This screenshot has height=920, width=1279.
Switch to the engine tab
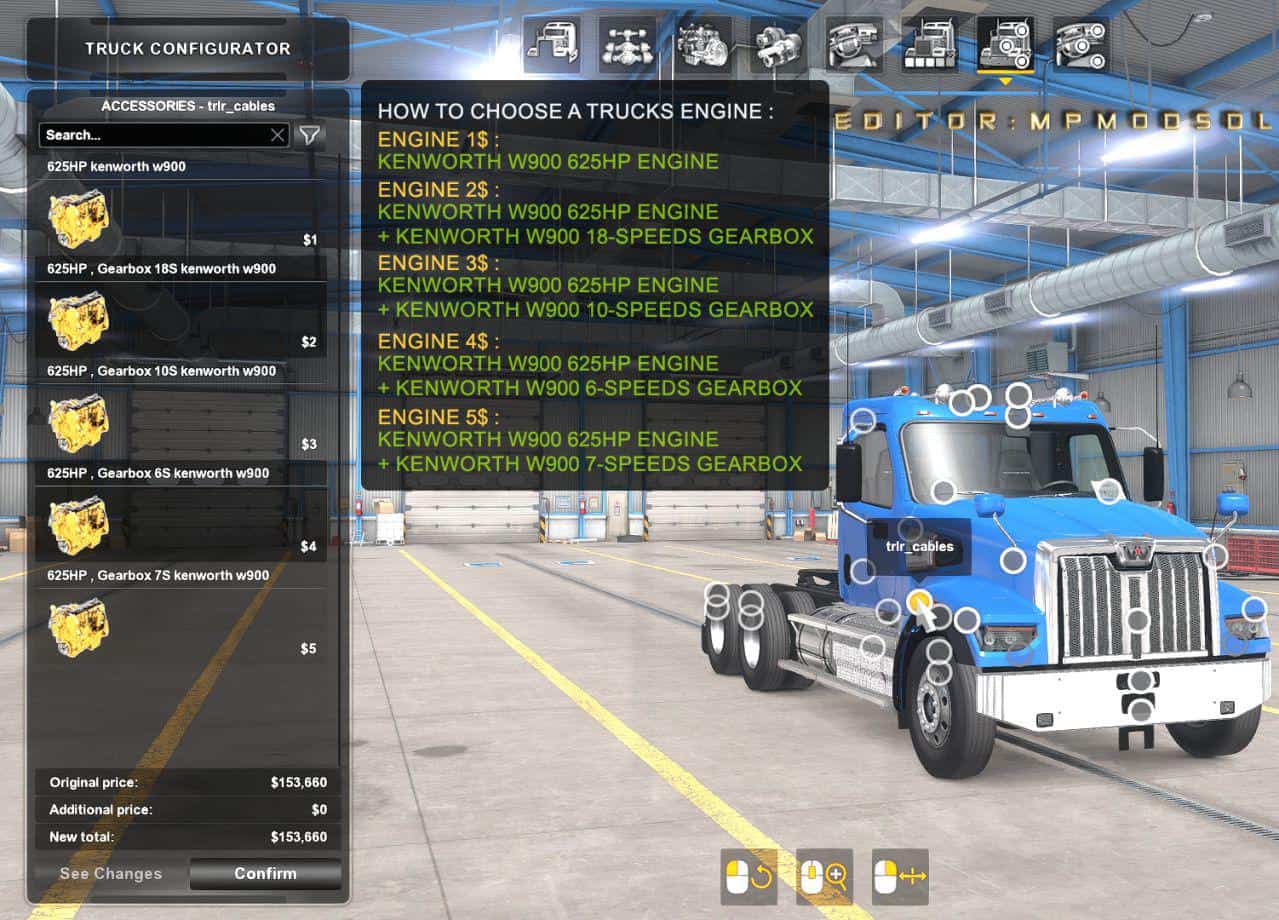pos(703,45)
